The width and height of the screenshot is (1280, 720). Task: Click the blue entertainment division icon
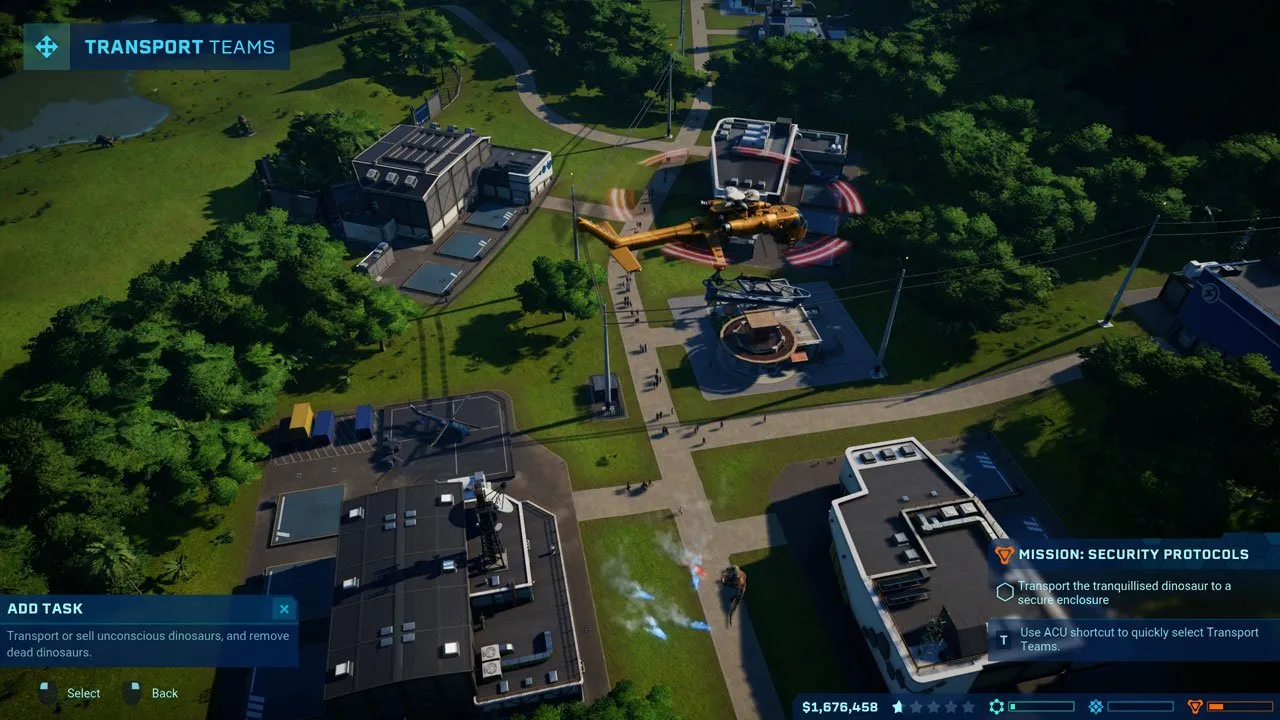1096,707
